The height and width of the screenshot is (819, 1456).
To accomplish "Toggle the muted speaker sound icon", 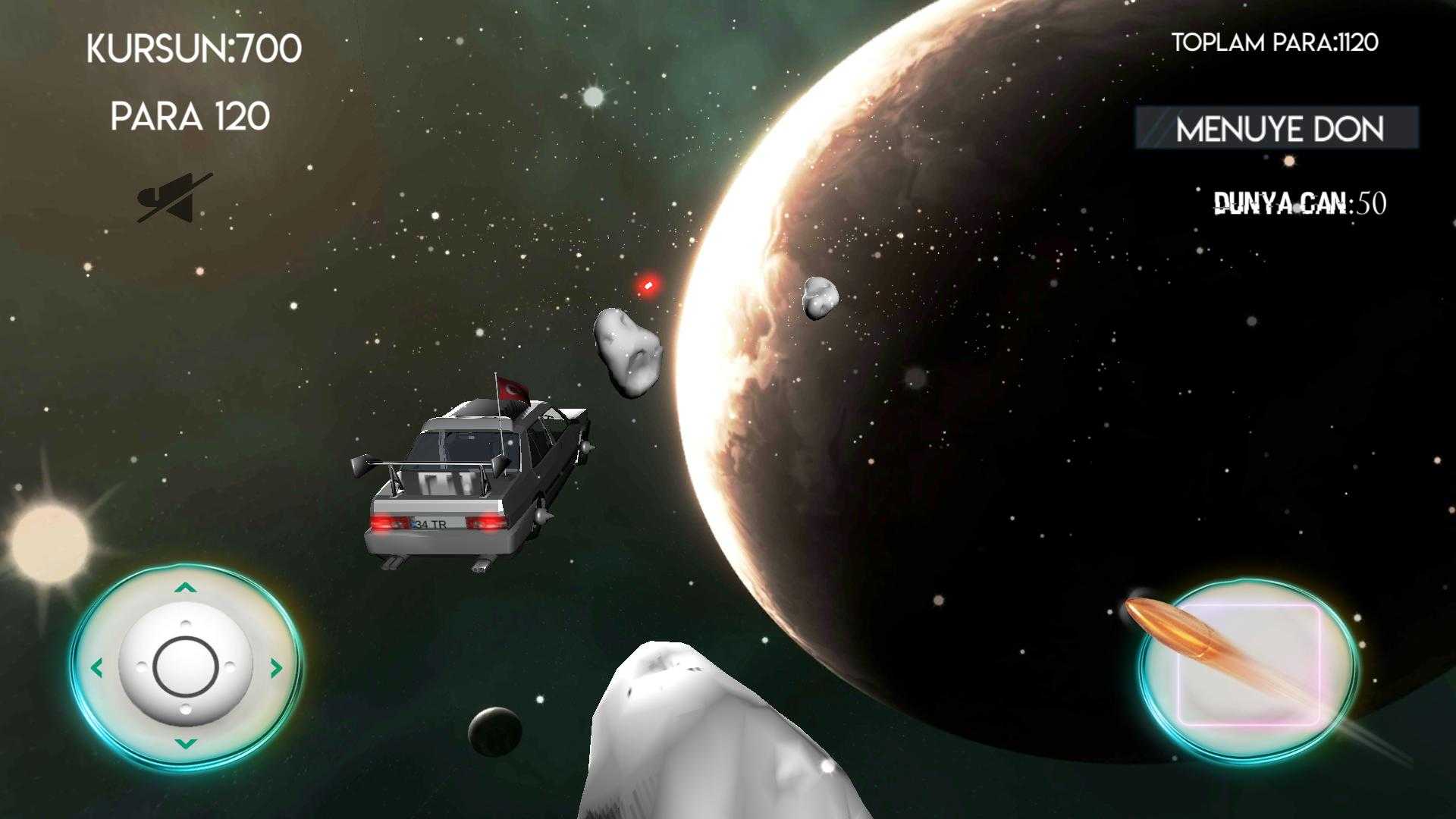I will point(174,199).
